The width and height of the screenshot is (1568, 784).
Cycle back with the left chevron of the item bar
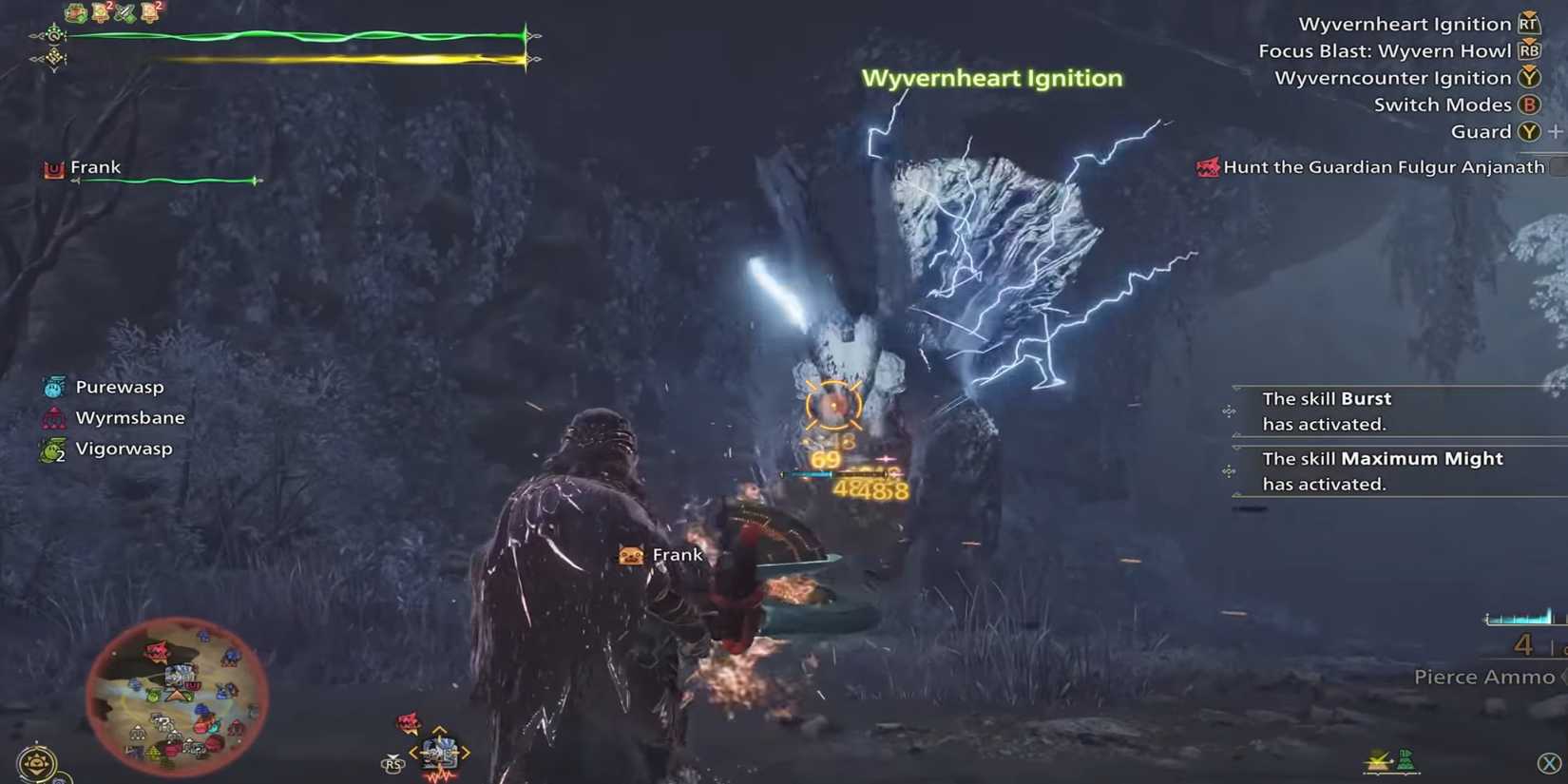414,752
